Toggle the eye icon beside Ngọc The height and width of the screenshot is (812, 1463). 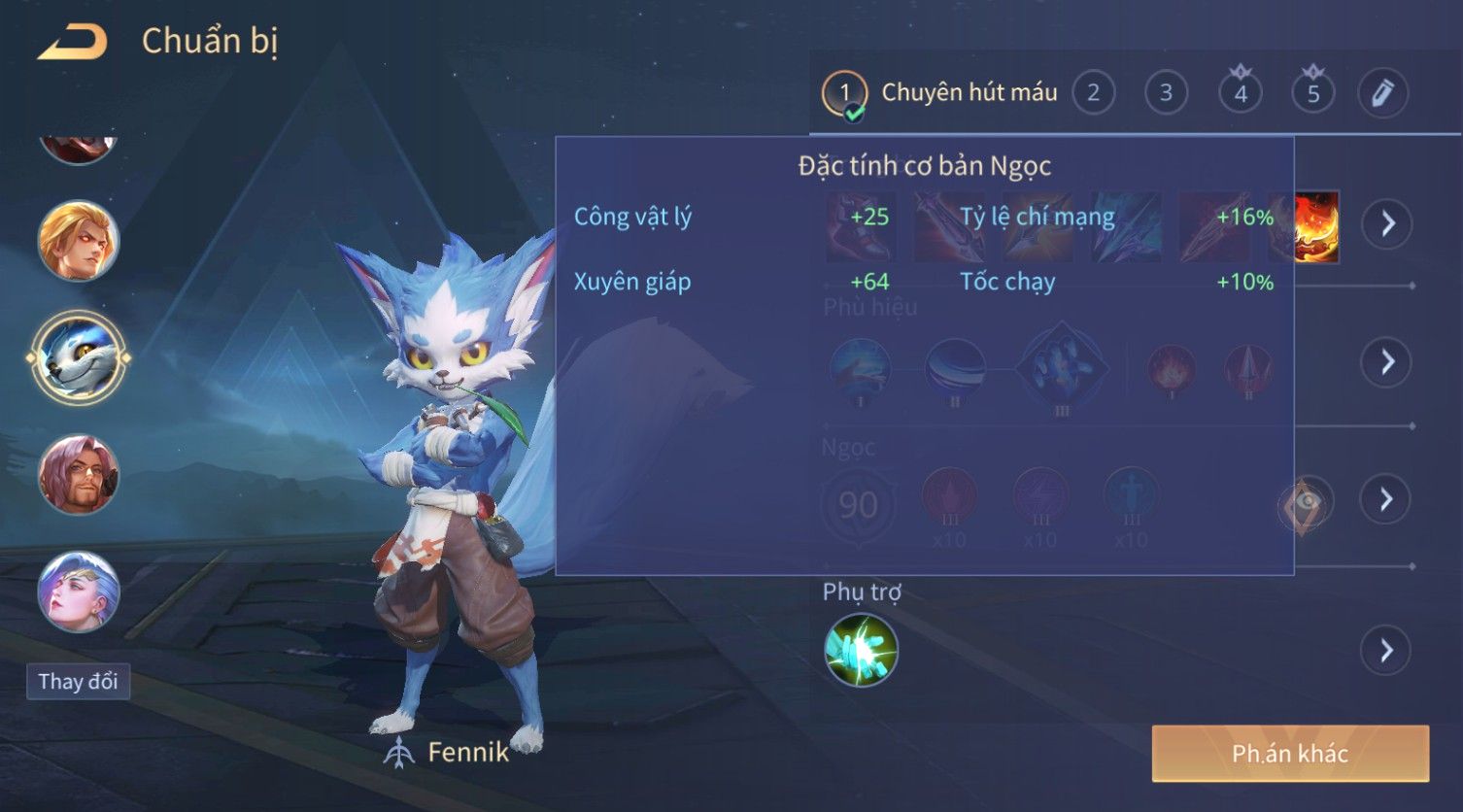[x=1307, y=503]
